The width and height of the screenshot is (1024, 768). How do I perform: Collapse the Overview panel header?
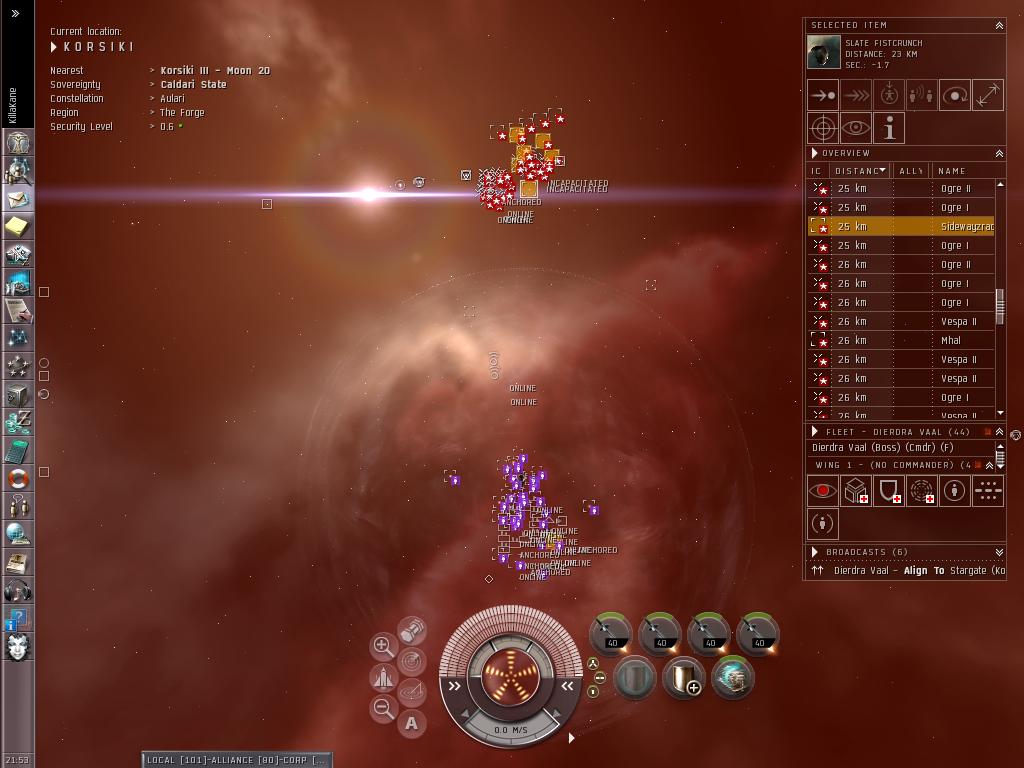coord(998,154)
